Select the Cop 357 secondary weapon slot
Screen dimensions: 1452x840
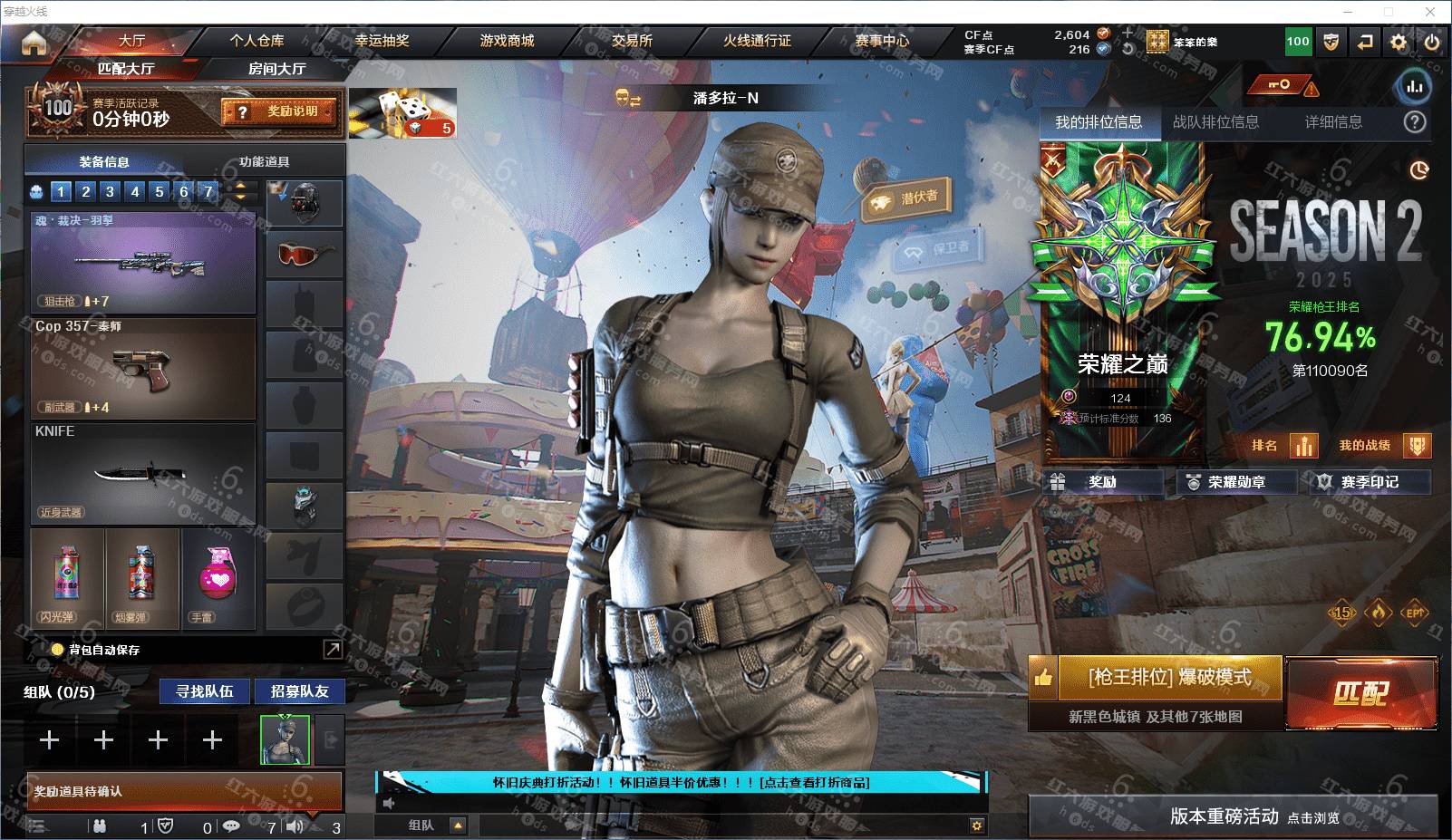pos(143,368)
